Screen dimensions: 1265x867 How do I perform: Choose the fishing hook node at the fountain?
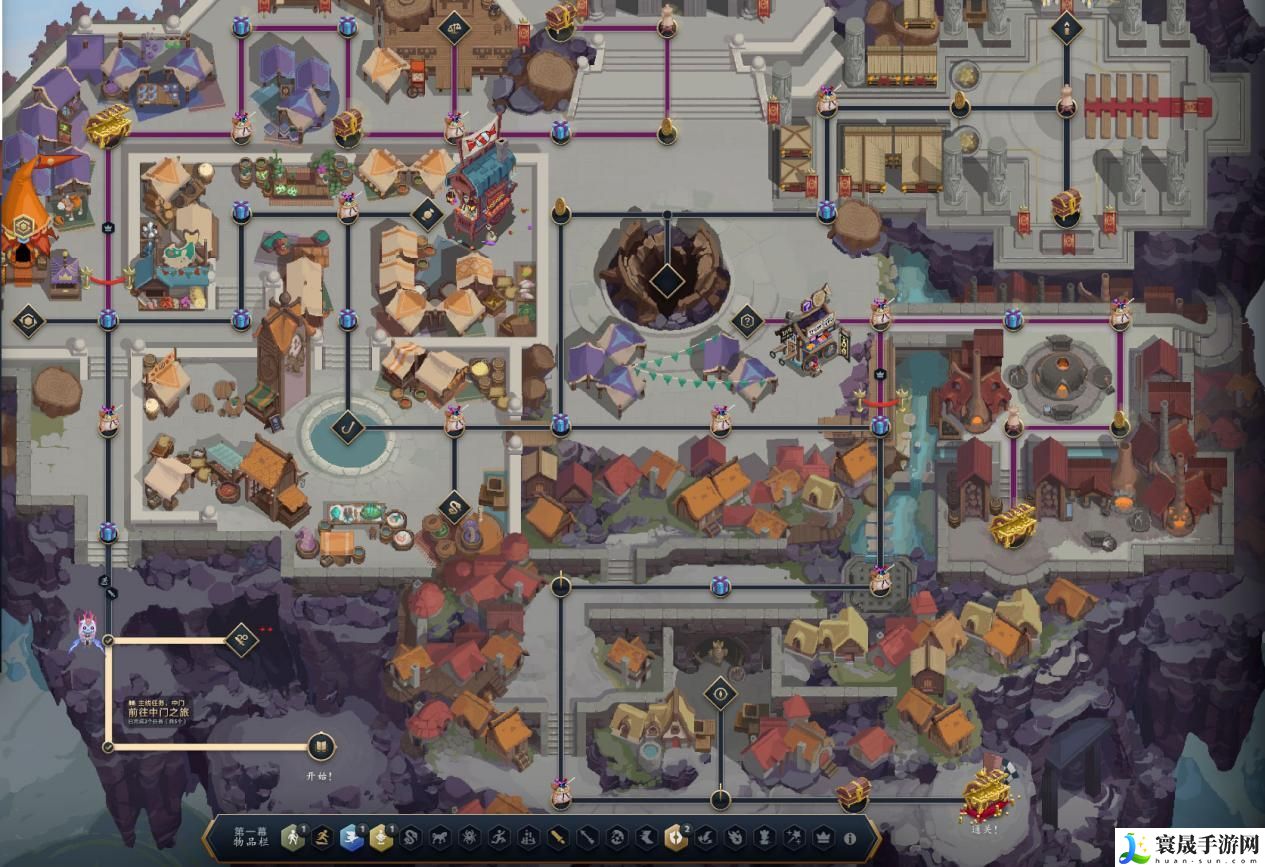[348, 427]
